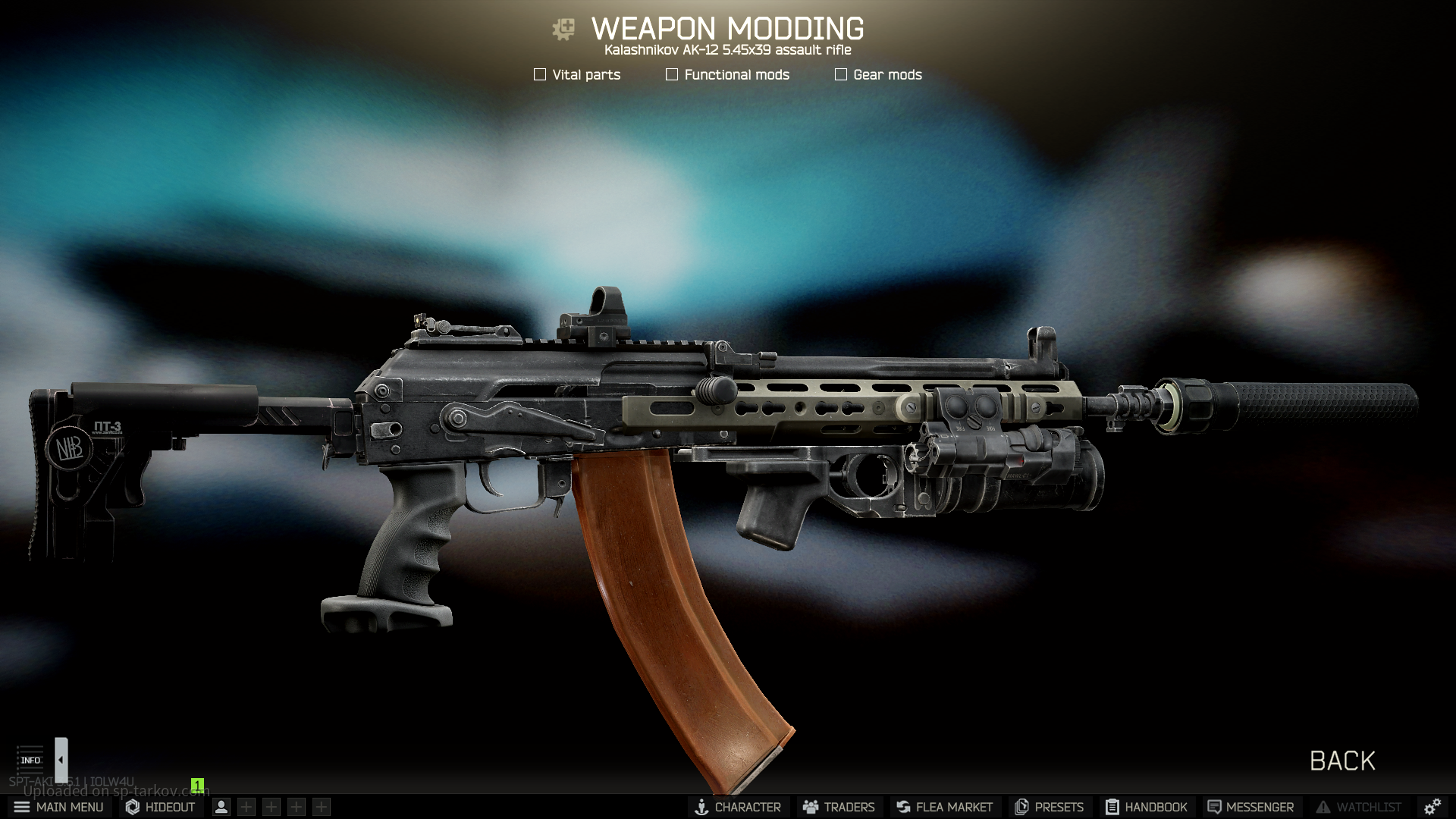Show weapon Presets

coord(1050,807)
